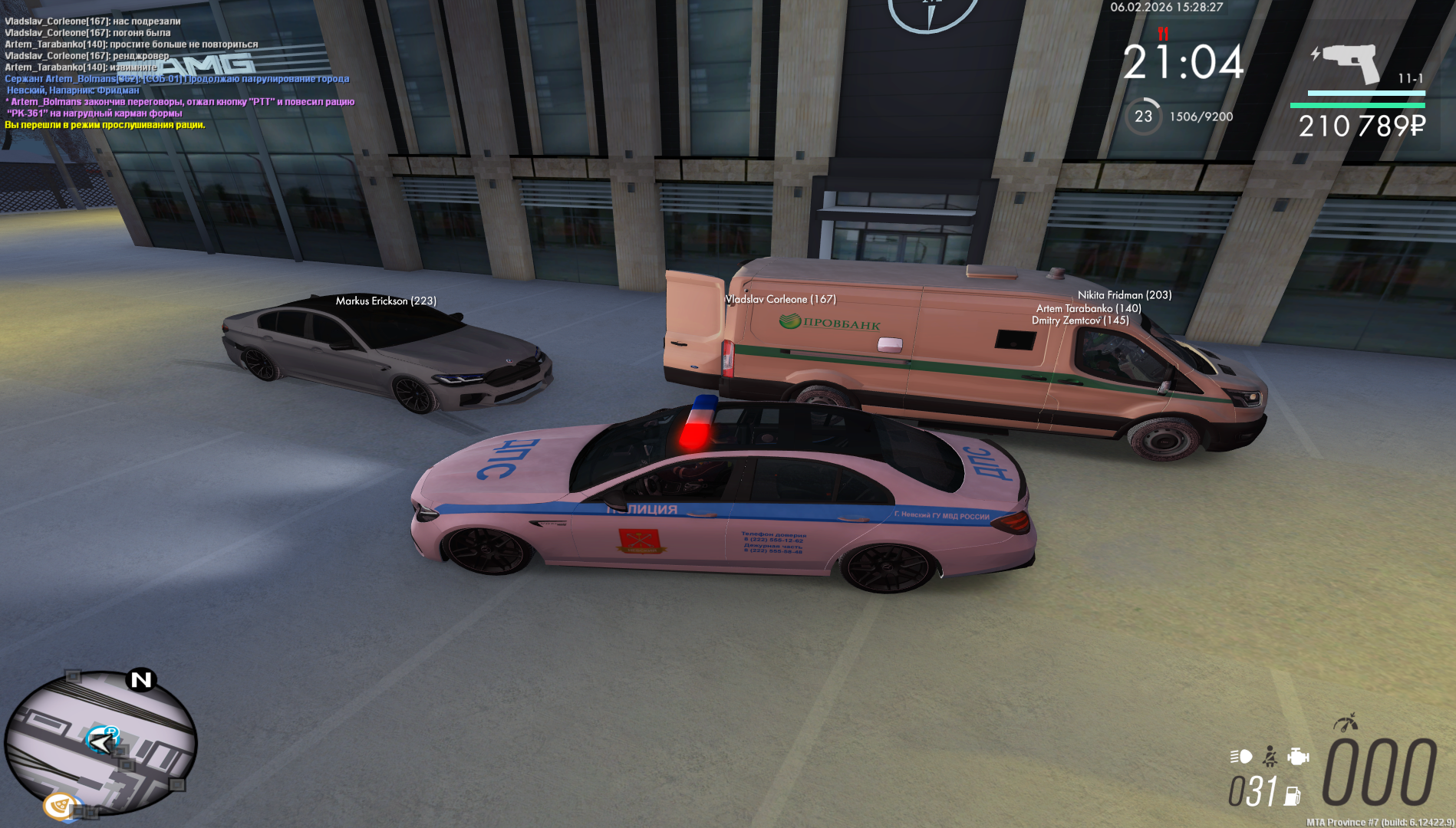The height and width of the screenshot is (828, 1456).
Task: Click the speedometer gauge icon
Action: coord(1345,722)
